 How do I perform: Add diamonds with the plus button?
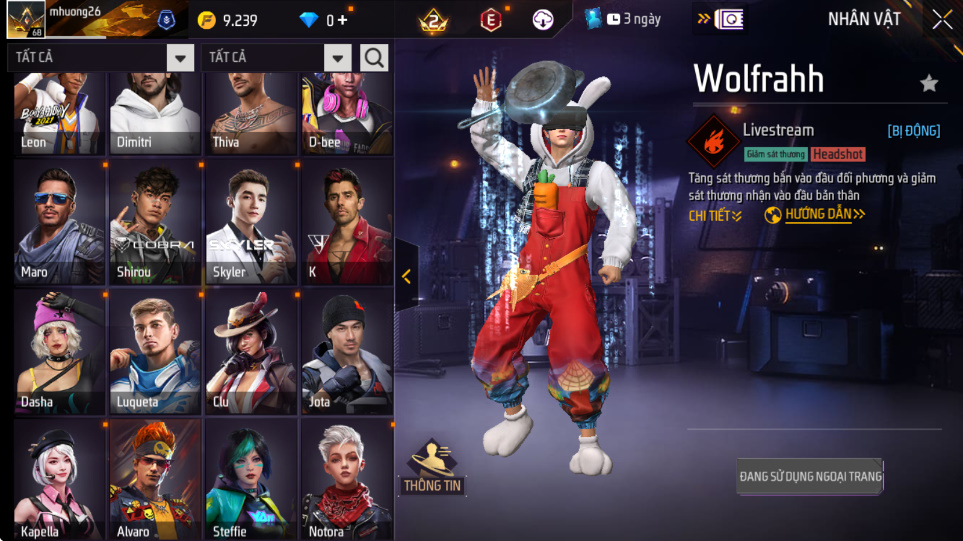343,20
